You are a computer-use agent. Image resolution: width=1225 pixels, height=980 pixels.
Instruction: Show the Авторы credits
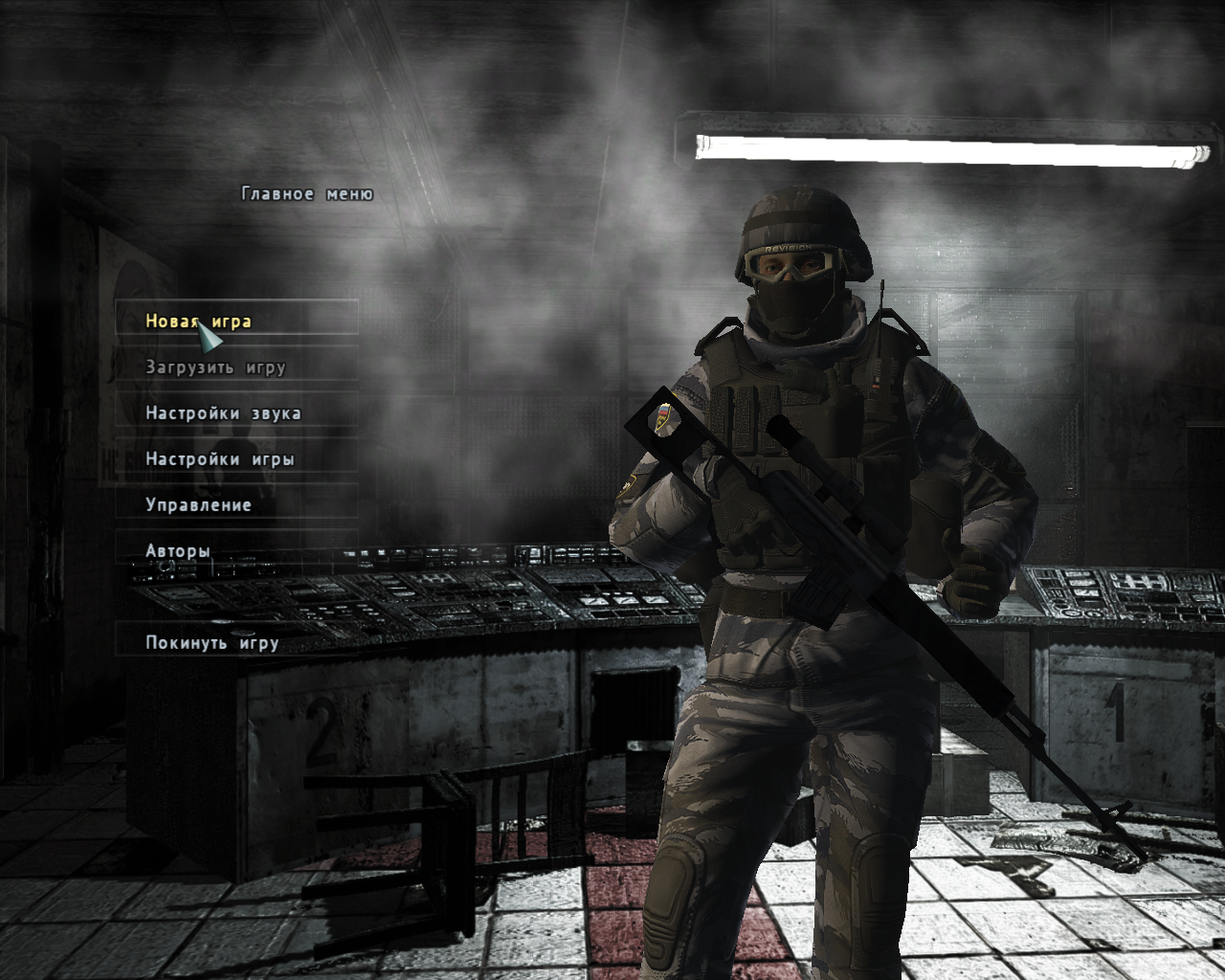point(178,550)
